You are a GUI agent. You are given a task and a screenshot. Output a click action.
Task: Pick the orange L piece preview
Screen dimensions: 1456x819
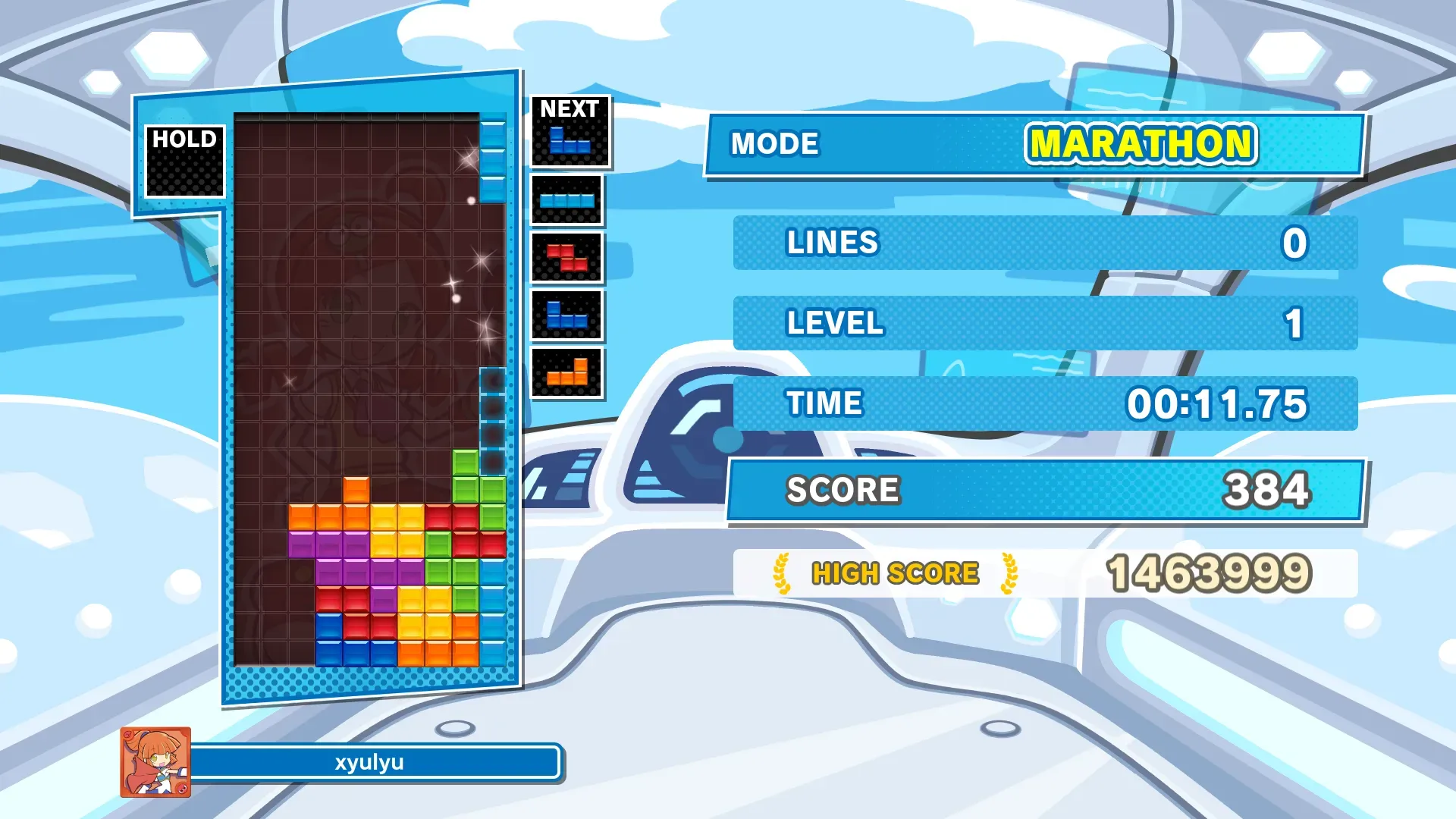click(566, 373)
